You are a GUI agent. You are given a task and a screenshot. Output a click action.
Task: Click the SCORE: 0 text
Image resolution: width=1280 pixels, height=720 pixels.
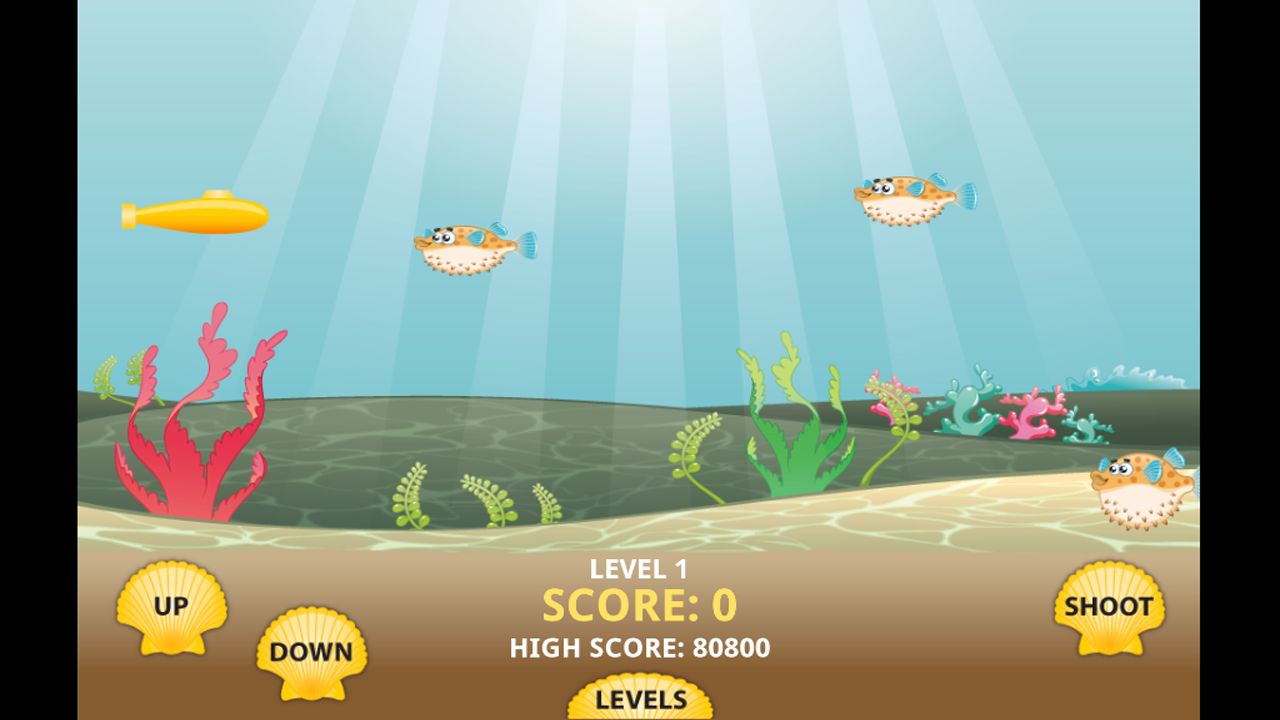point(640,605)
